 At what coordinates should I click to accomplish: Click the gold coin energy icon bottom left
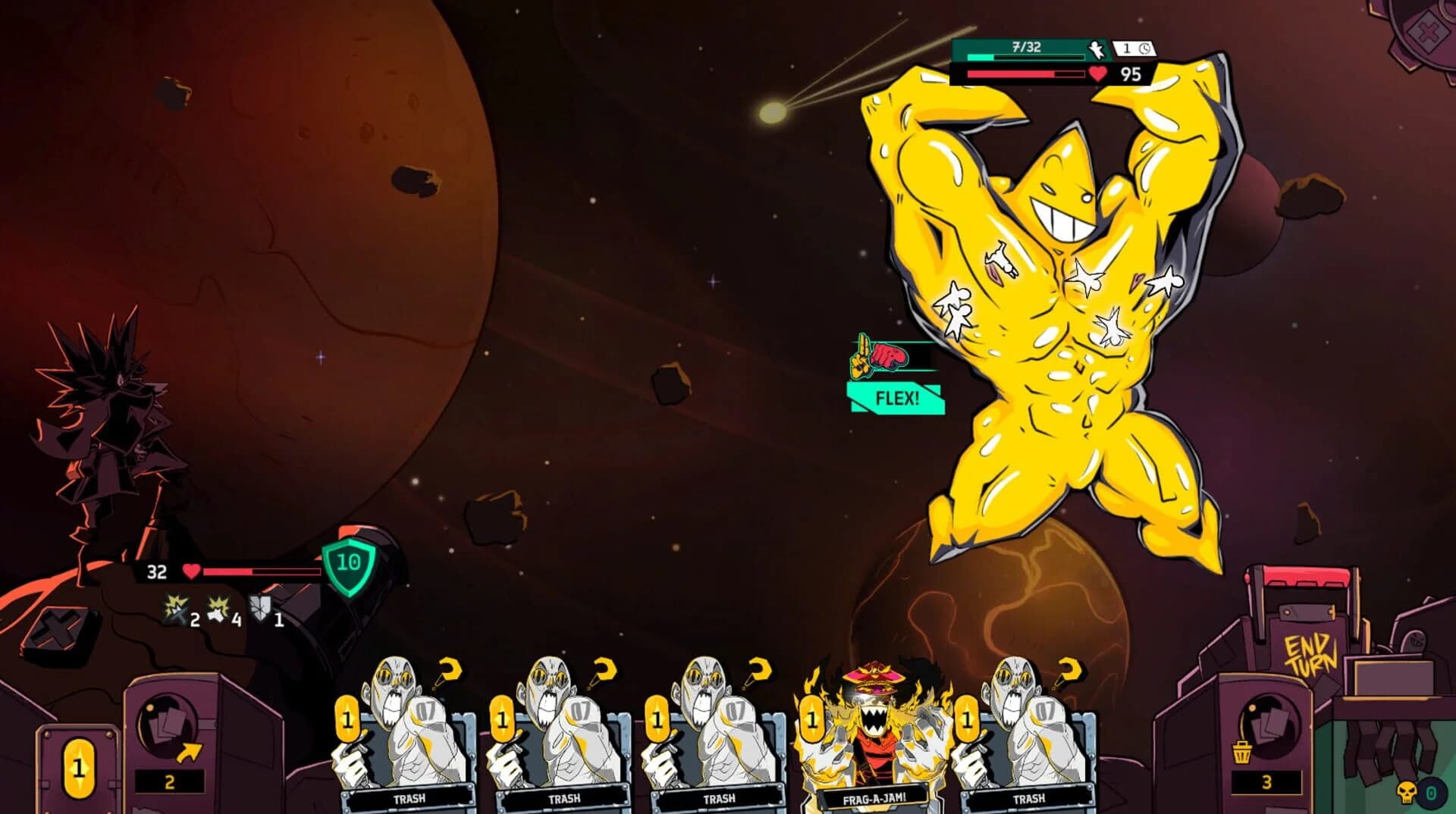pyautogui.click(x=77, y=769)
